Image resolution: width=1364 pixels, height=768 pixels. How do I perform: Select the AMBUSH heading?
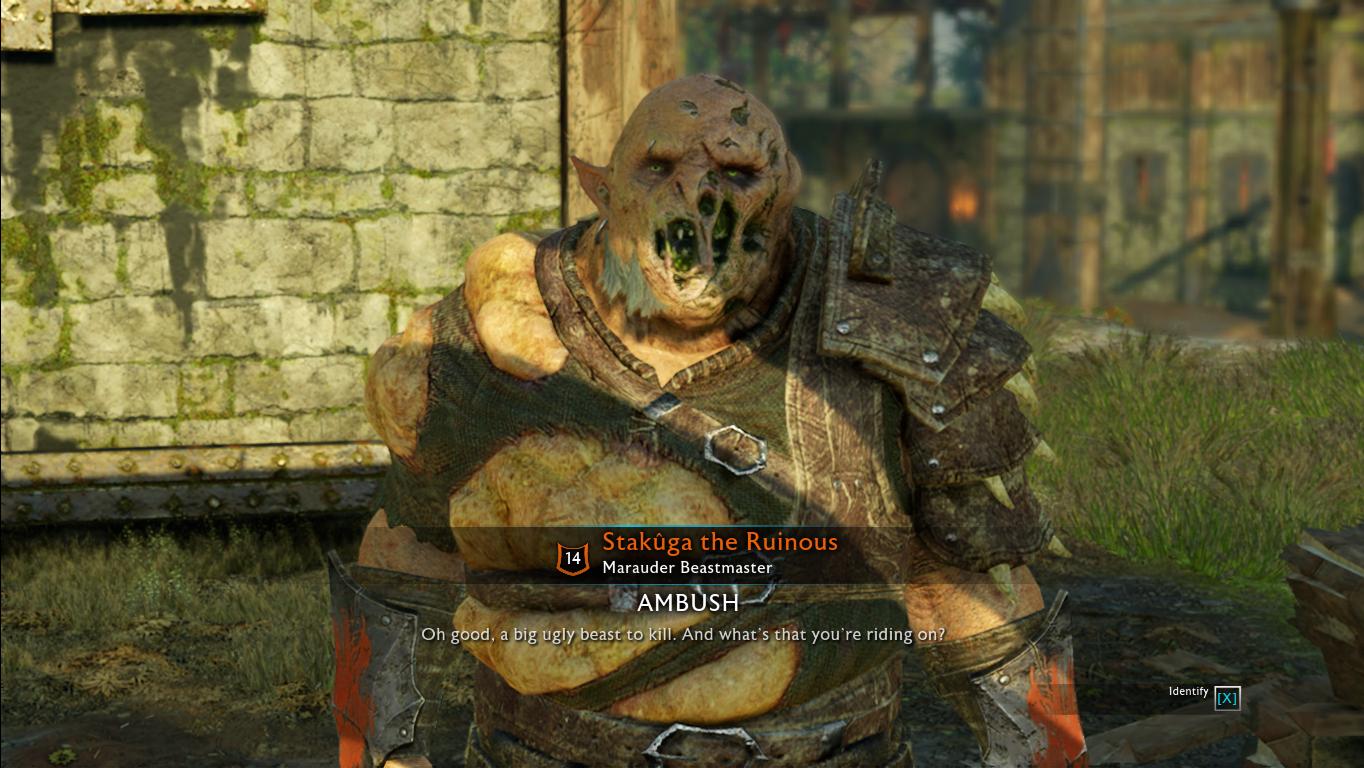pos(688,603)
